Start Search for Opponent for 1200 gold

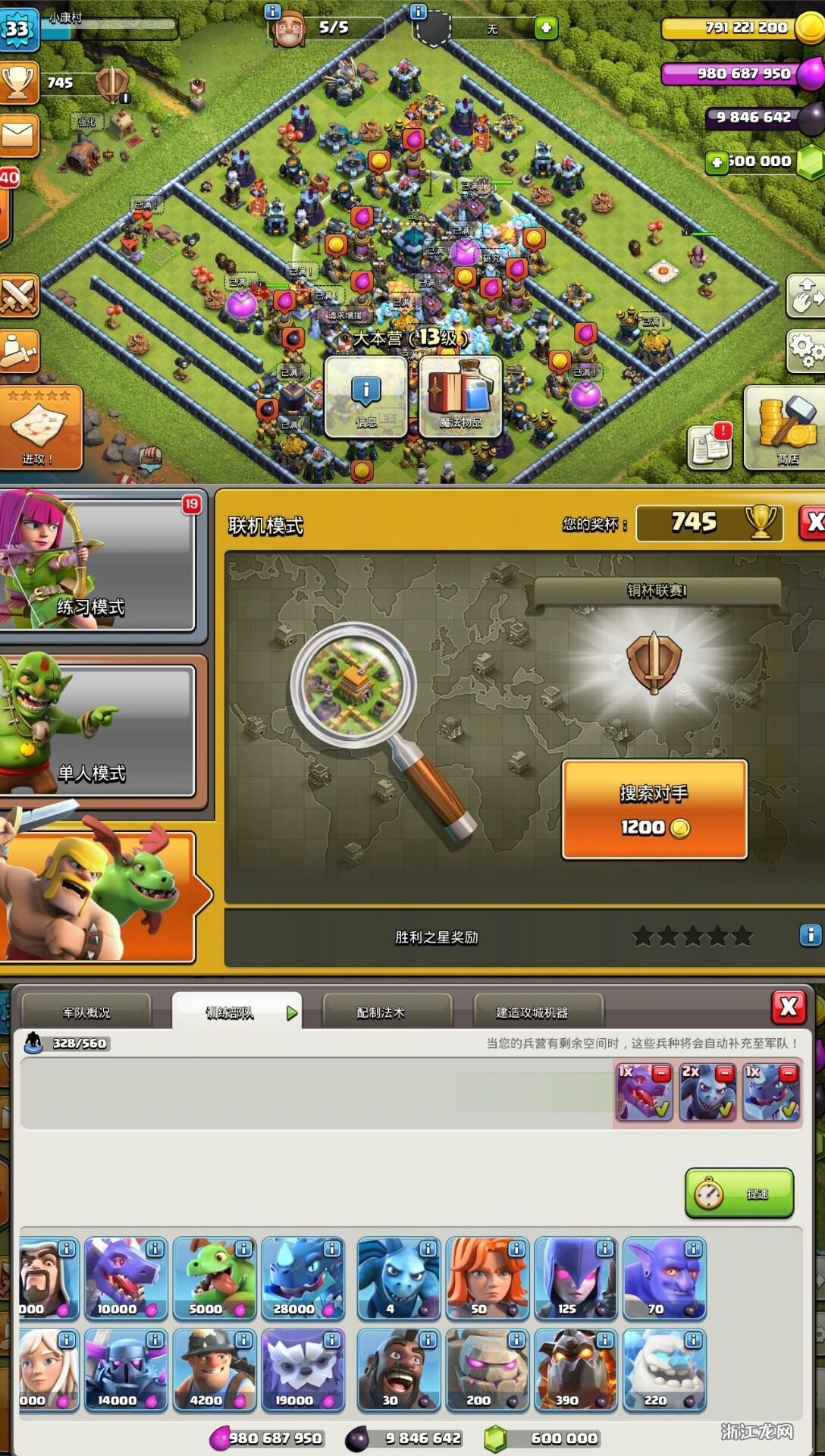(654, 809)
